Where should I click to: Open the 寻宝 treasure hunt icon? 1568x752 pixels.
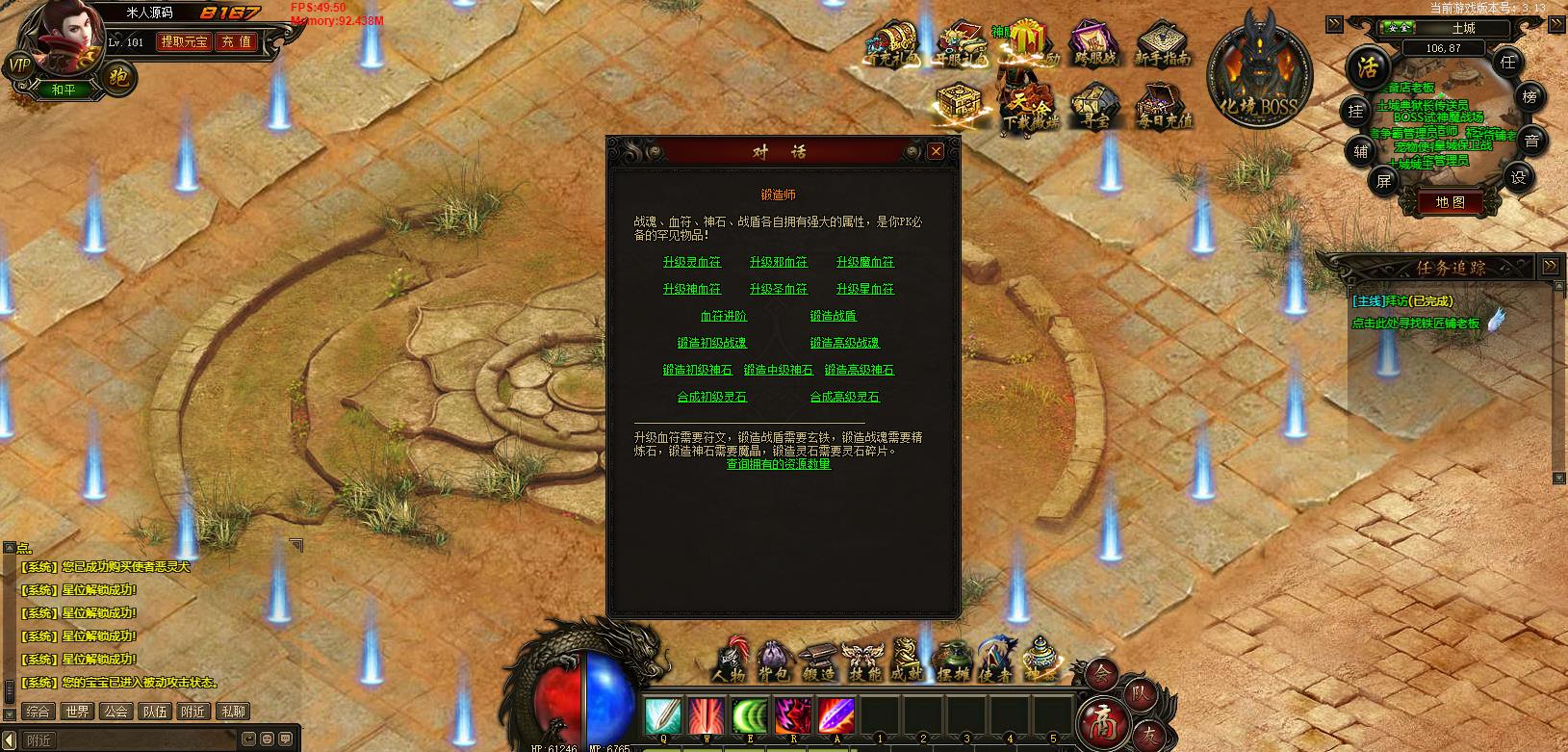pyautogui.click(x=1095, y=107)
